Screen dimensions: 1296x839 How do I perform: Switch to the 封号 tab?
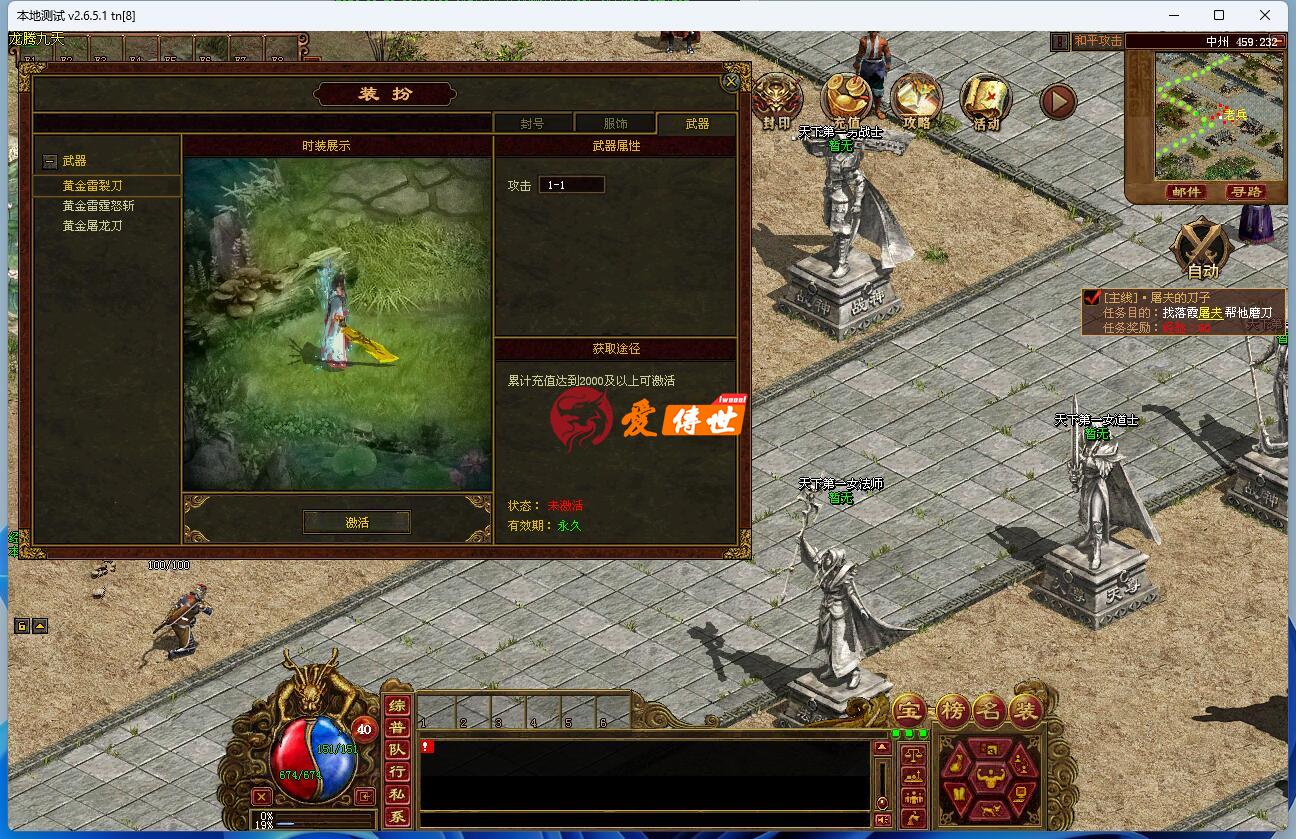tap(534, 123)
